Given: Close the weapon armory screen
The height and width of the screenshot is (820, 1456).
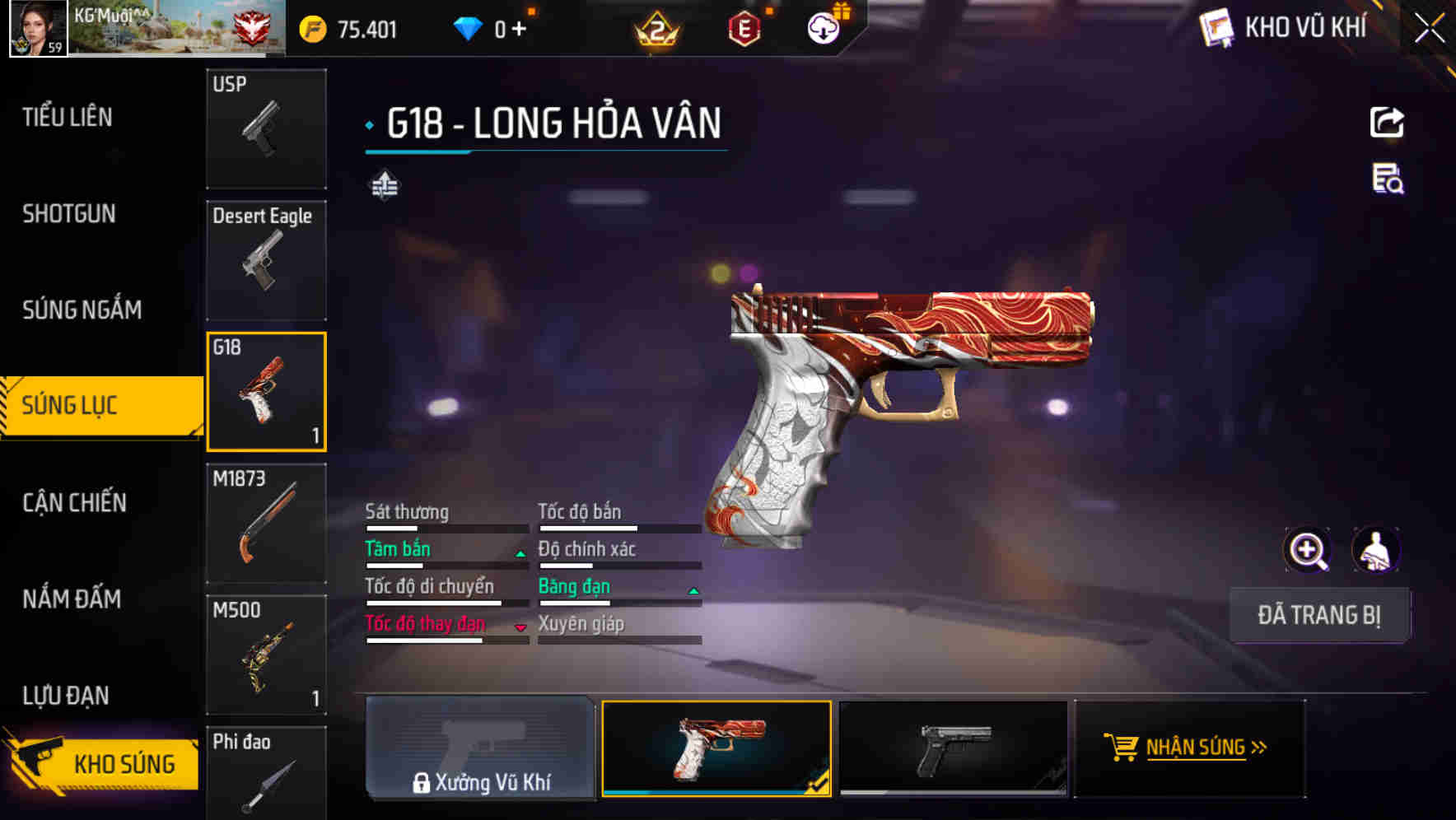Looking at the screenshot, I should click(x=1430, y=28).
